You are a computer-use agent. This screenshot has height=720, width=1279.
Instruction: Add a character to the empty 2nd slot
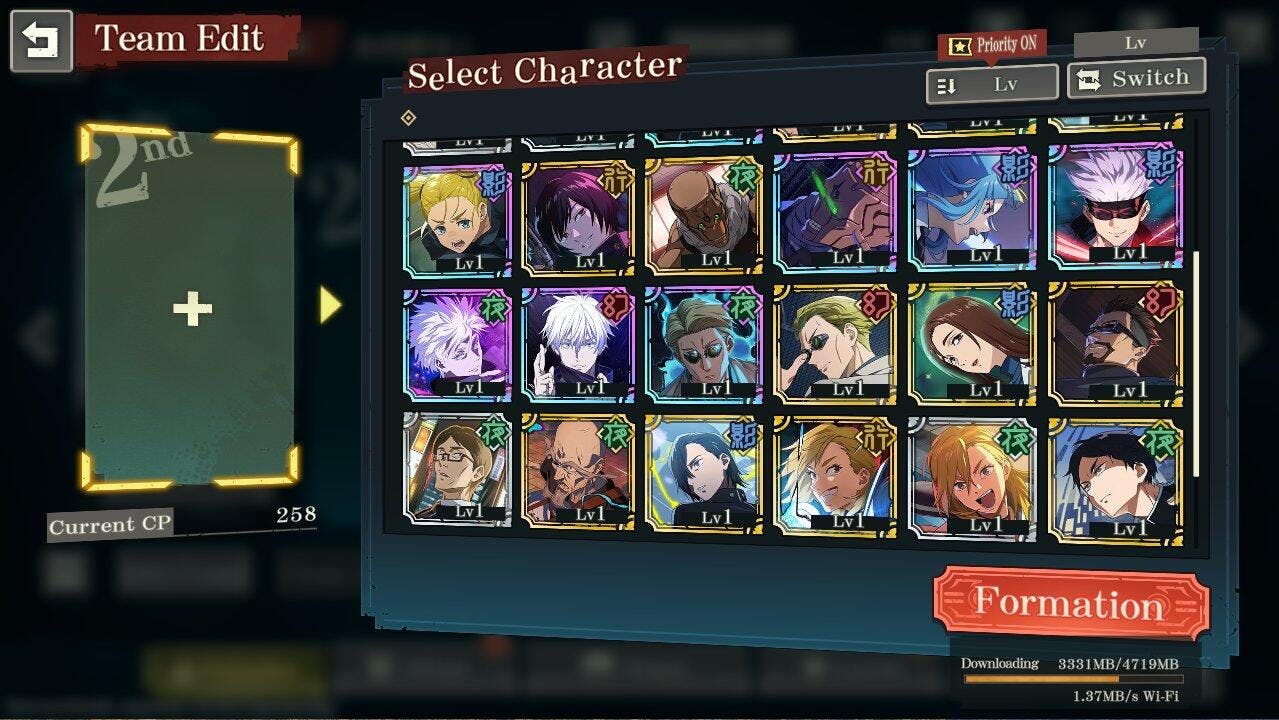191,309
